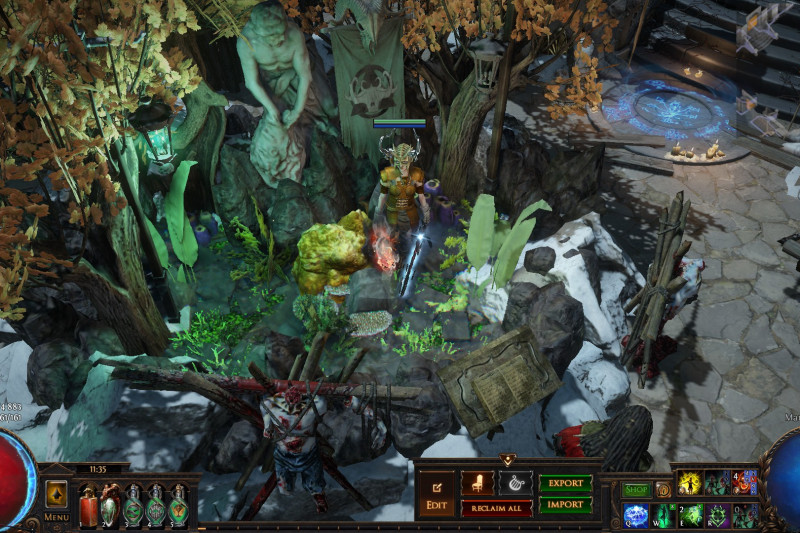Open the green Shop button
Viewport: 800px width, 533px height.
[x=636, y=490]
